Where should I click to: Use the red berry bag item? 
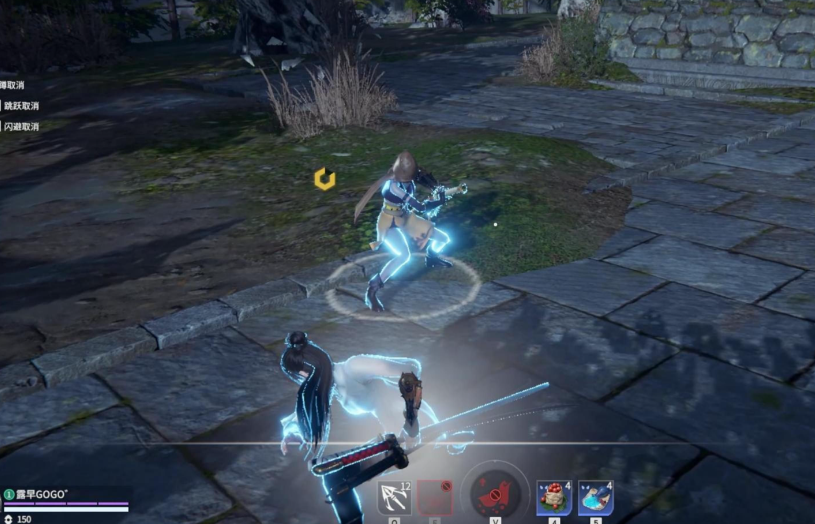click(553, 497)
